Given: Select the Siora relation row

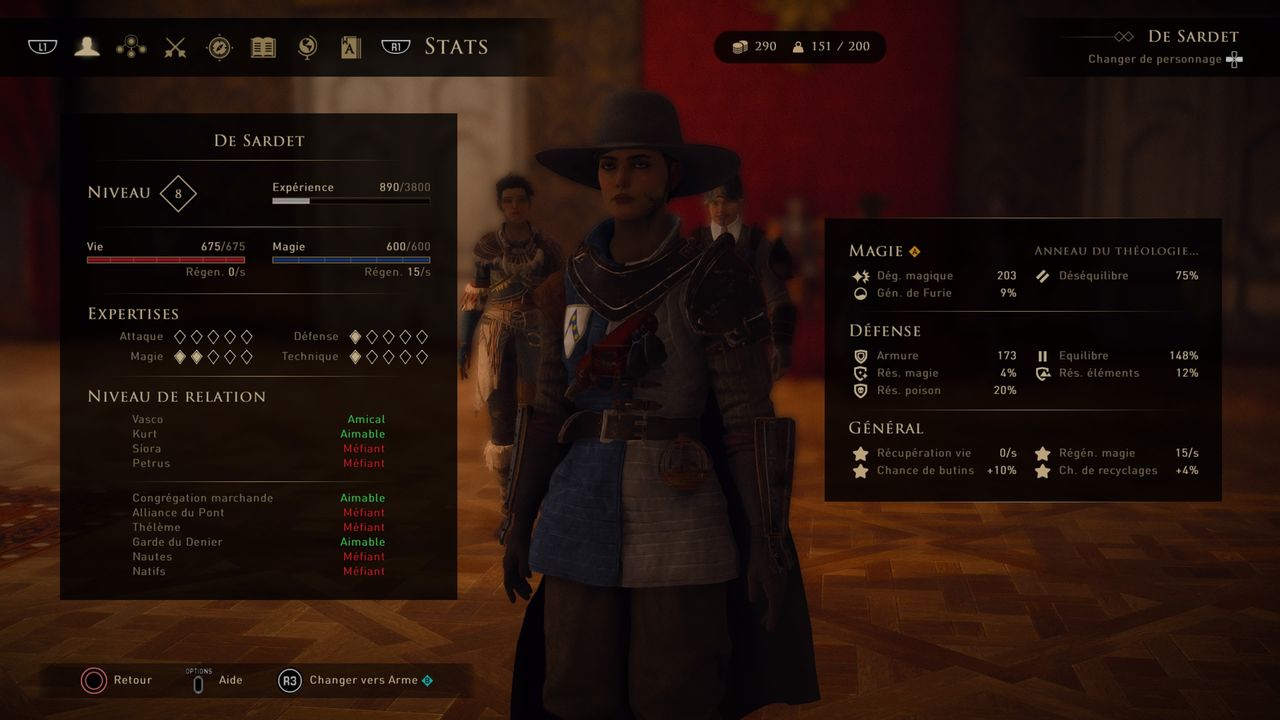Looking at the screenshot, I should tap(258, 449).
